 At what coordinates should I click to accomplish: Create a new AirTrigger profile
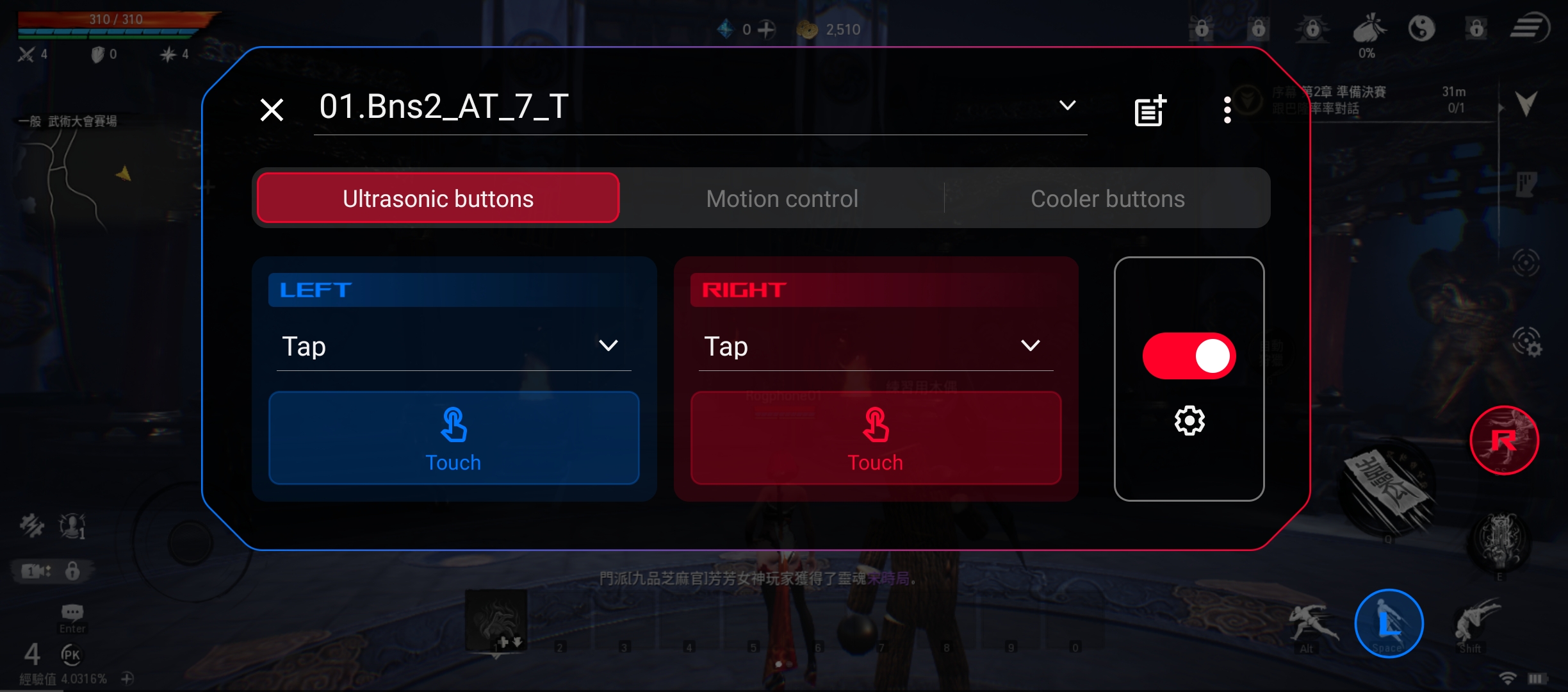[x=1148, y=110]
